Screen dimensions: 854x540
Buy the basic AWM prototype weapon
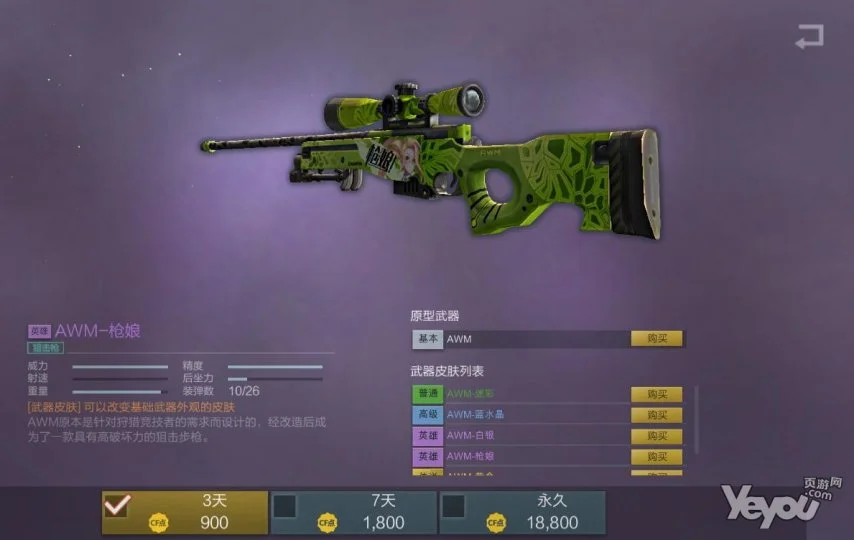pos(656,339)
